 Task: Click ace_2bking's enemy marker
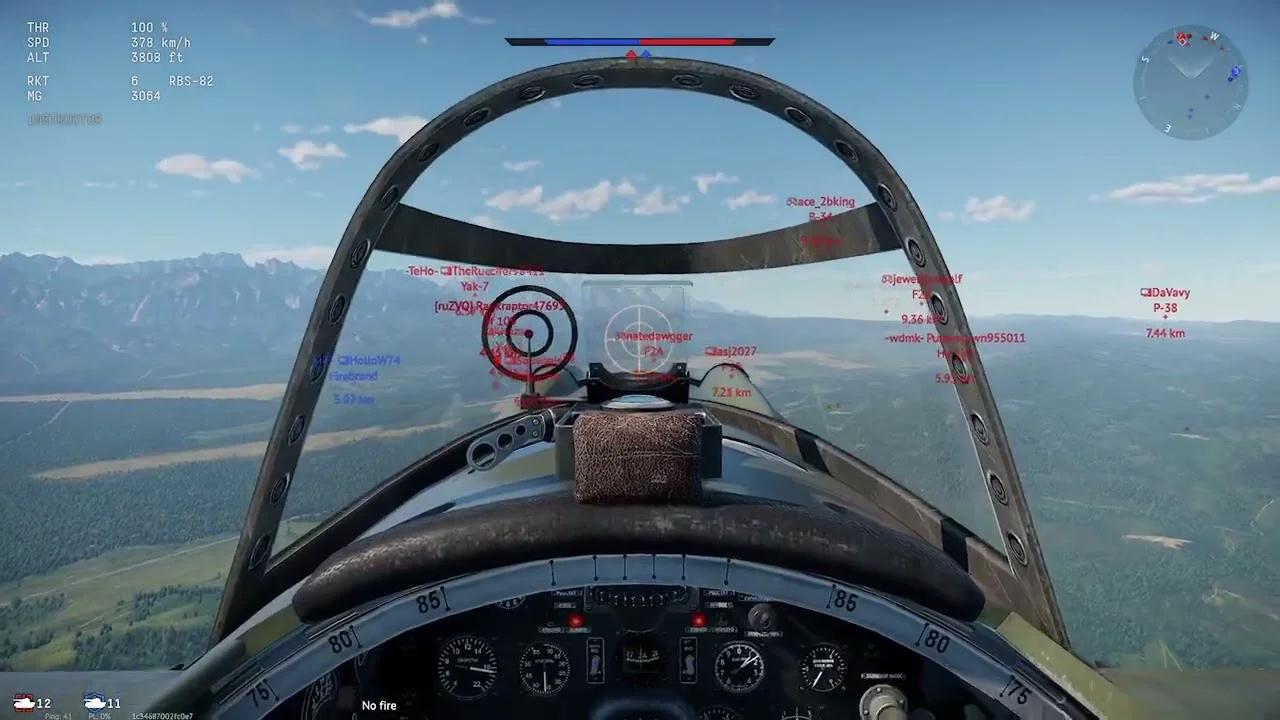click(x=823, y=202)
